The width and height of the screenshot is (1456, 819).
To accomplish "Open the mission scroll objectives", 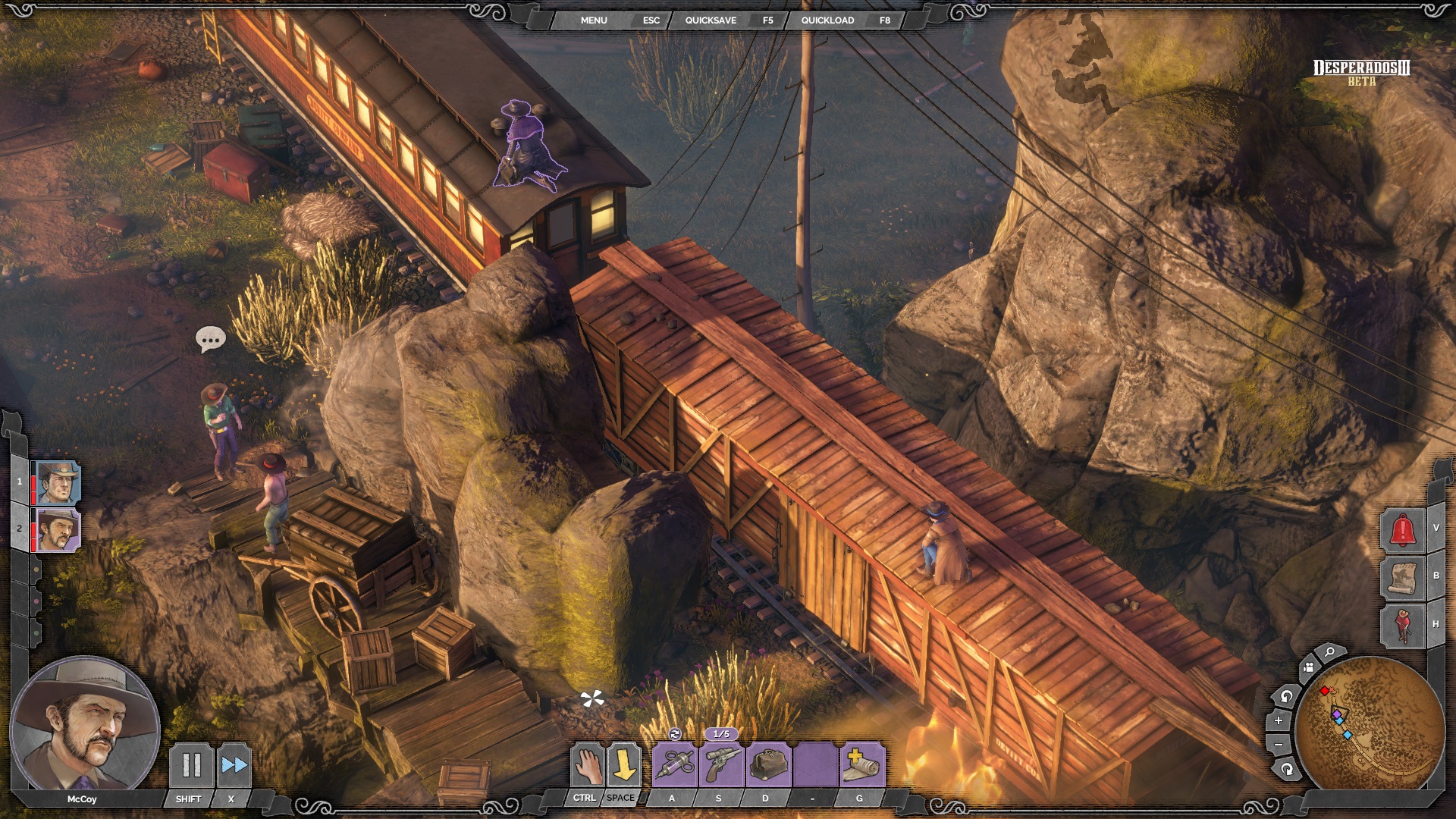I will click(1402, 578).
